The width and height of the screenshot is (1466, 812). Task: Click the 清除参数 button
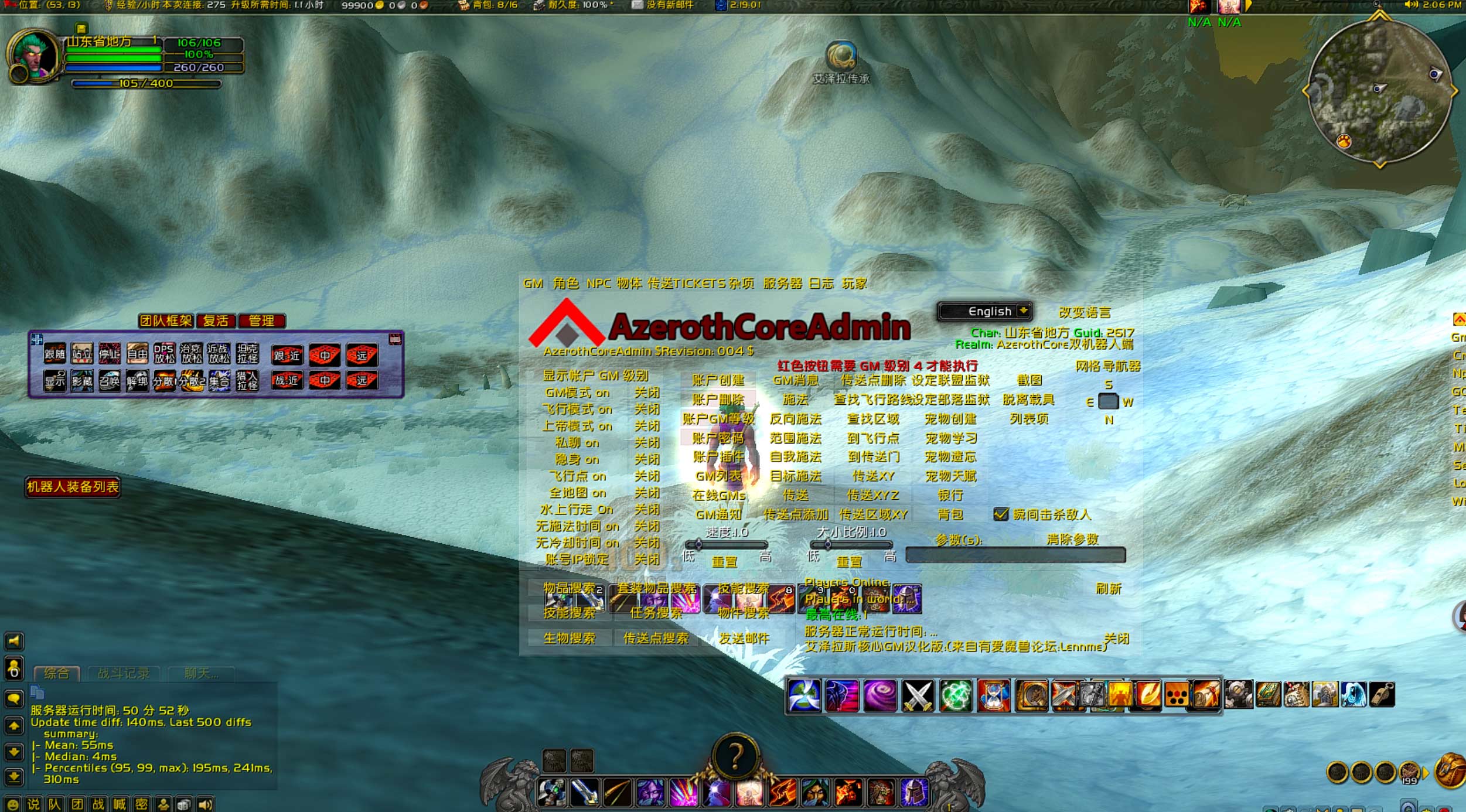[1072, 539]
